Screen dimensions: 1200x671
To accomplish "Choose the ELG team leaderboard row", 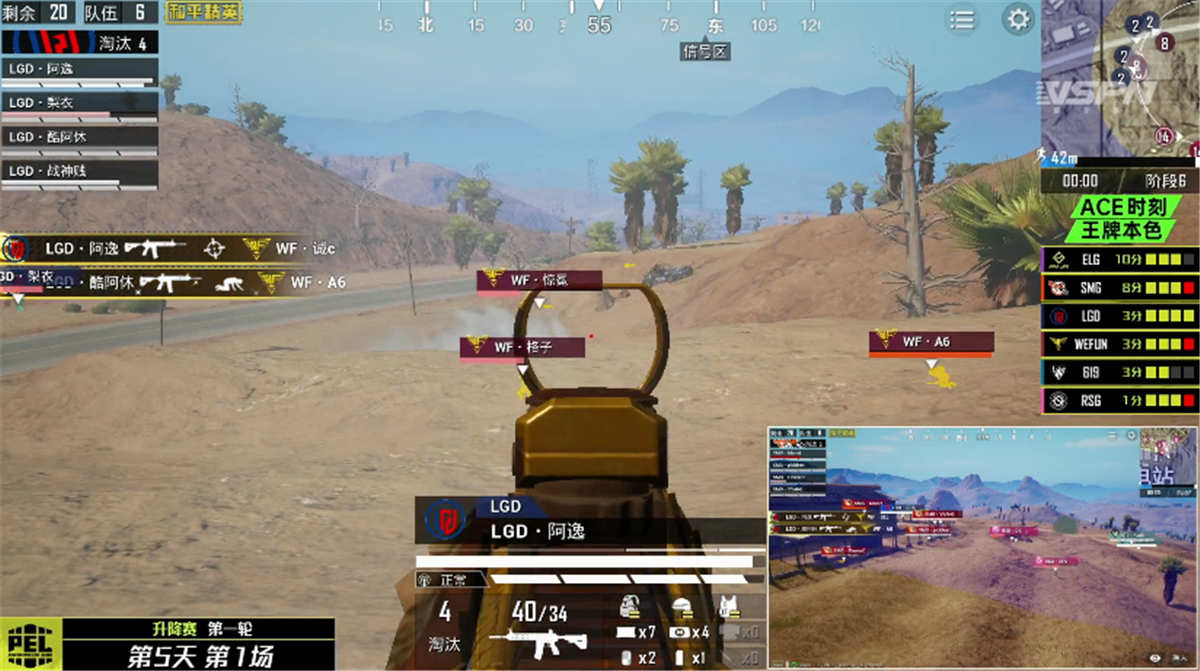I will click(x=1119, y=260).
